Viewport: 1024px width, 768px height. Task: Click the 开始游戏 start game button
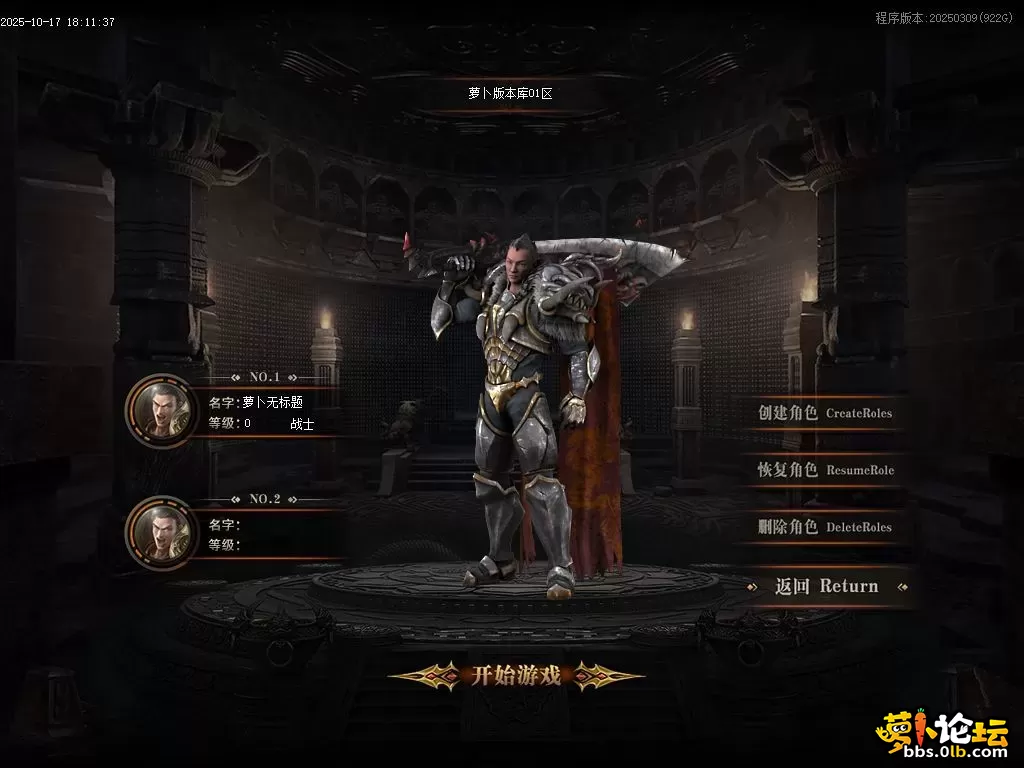click(x=515, y=676)
